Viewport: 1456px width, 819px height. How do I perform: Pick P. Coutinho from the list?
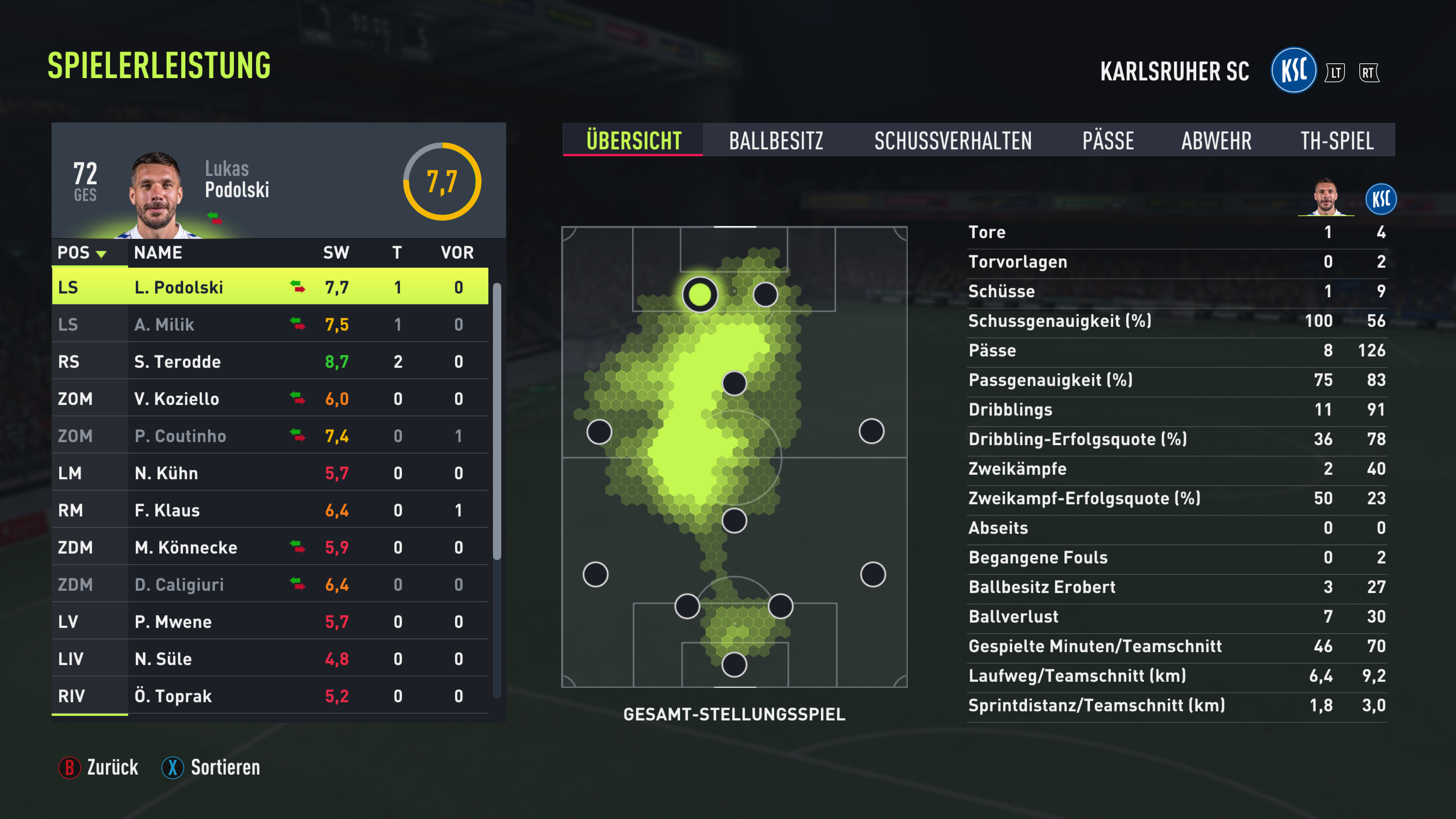point(270,436)
